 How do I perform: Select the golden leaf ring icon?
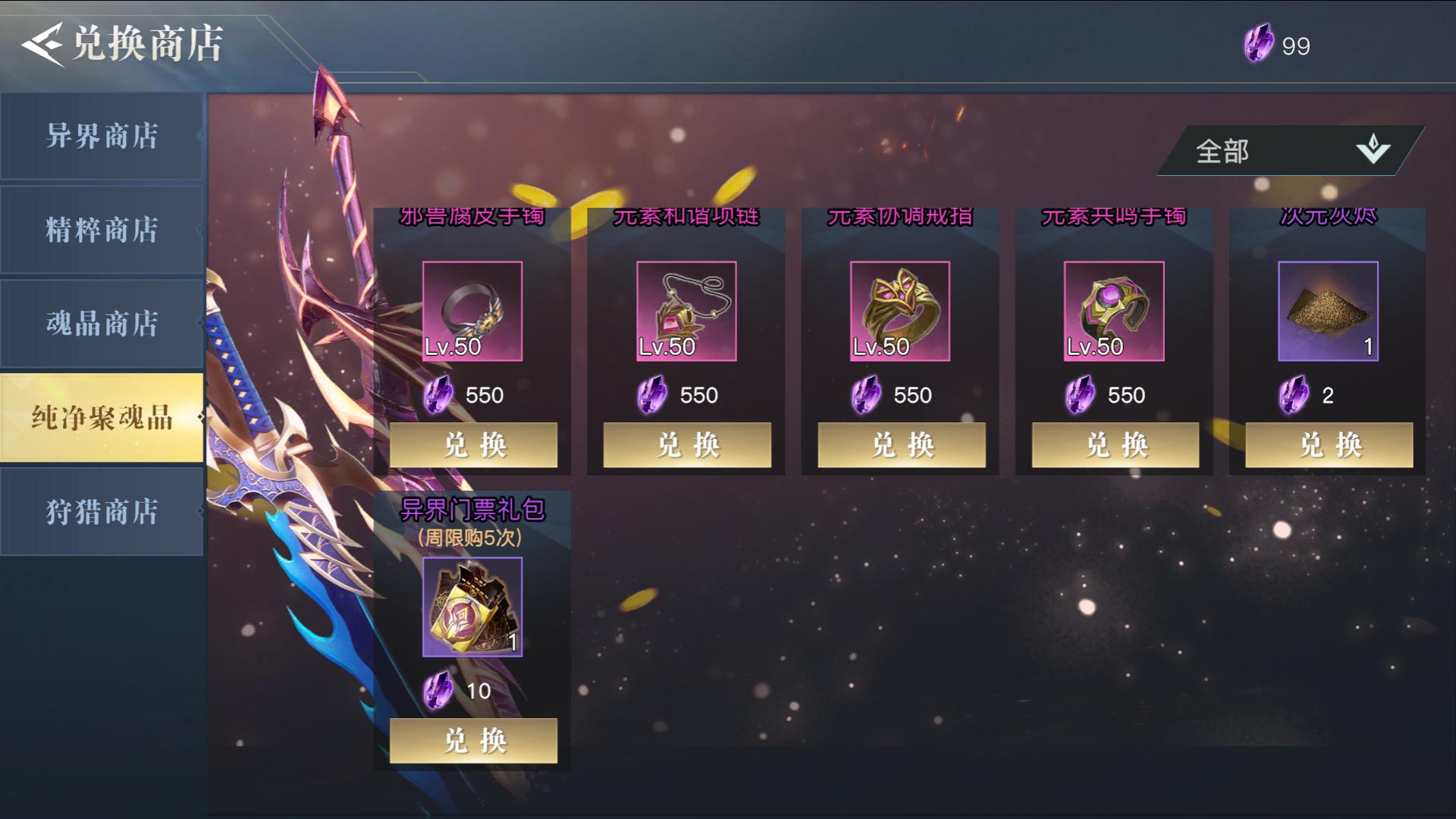pyautogui.click(x=900, y=311)
